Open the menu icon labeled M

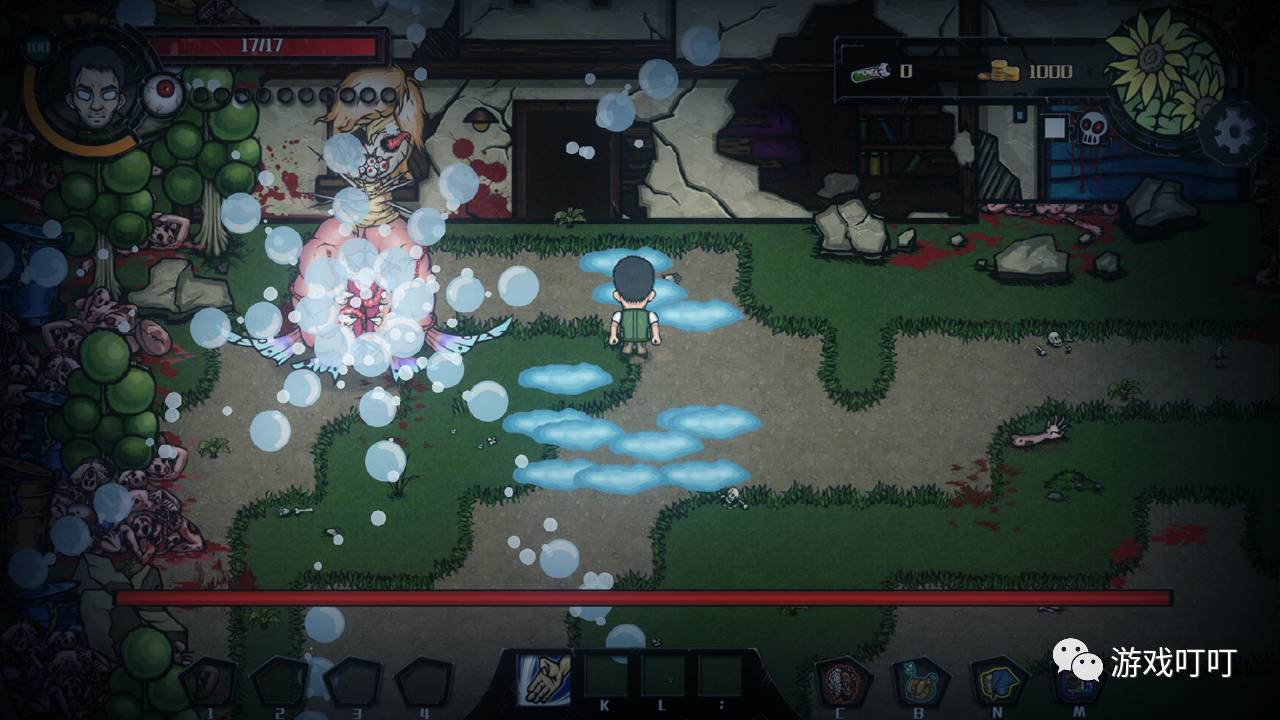(1078, 684)
